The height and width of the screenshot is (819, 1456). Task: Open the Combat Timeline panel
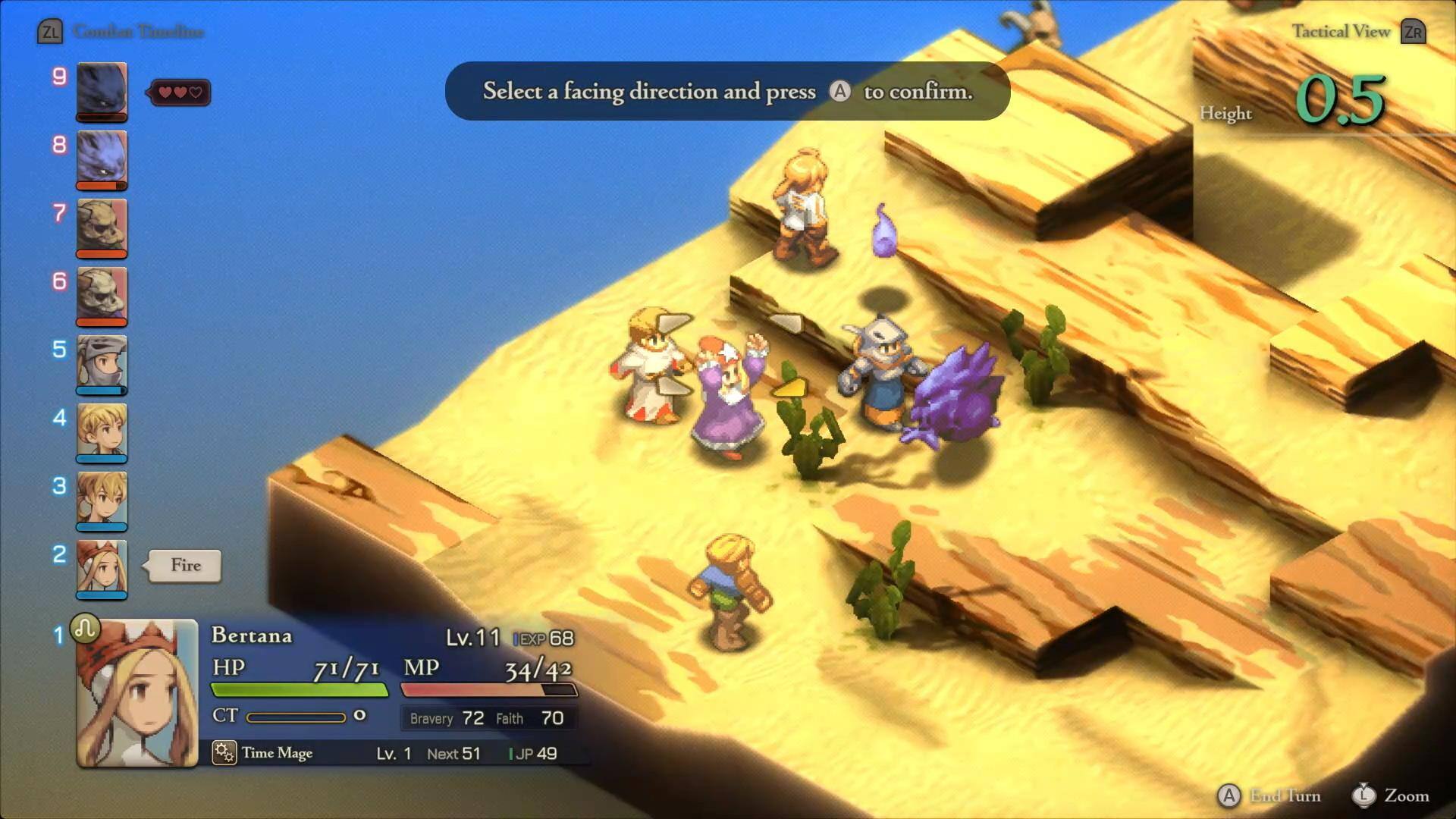(121, 32)
